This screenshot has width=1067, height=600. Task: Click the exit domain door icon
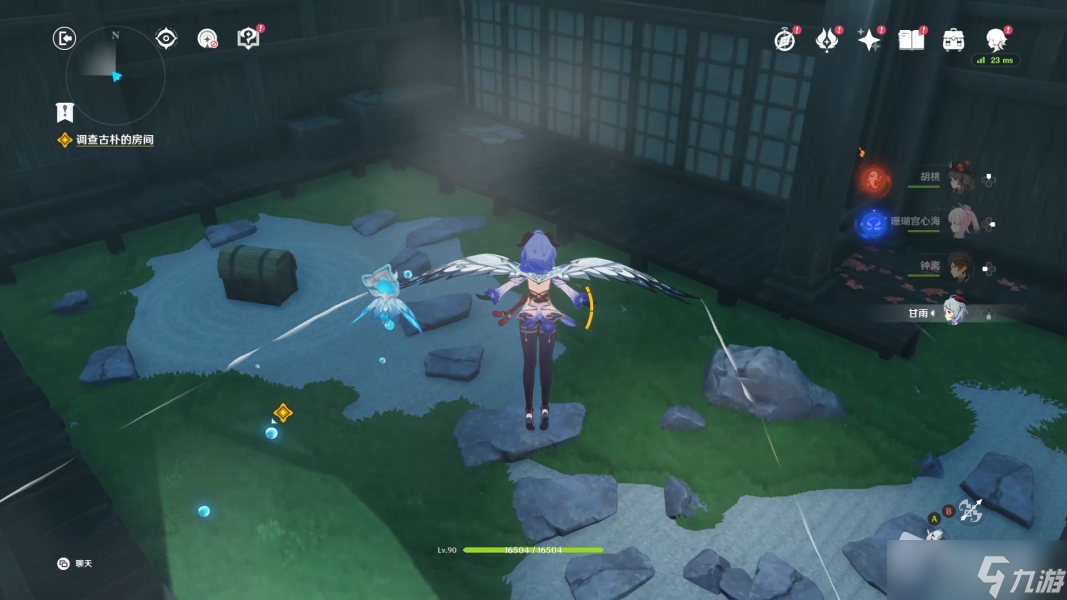(x=64, y=38)
